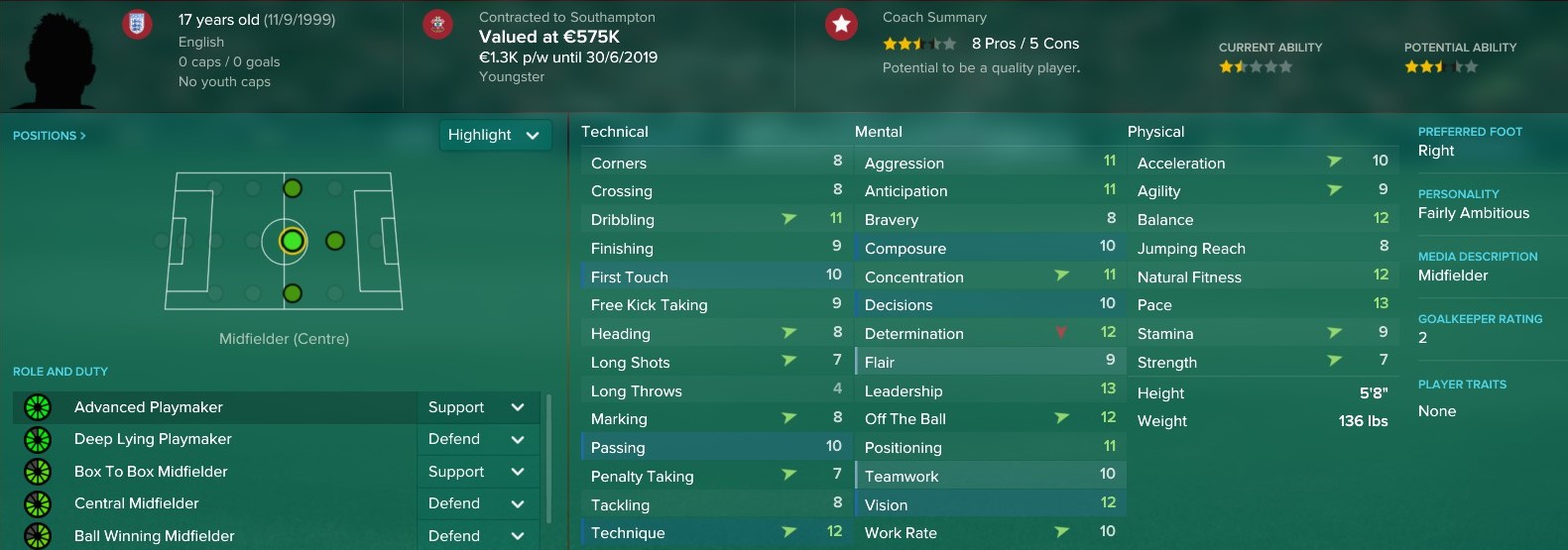Open the Advanced Playmaker Support duty dropdown
This screenshot has height=550, width=1568.
pyautogui.click(x=477, y=407)
